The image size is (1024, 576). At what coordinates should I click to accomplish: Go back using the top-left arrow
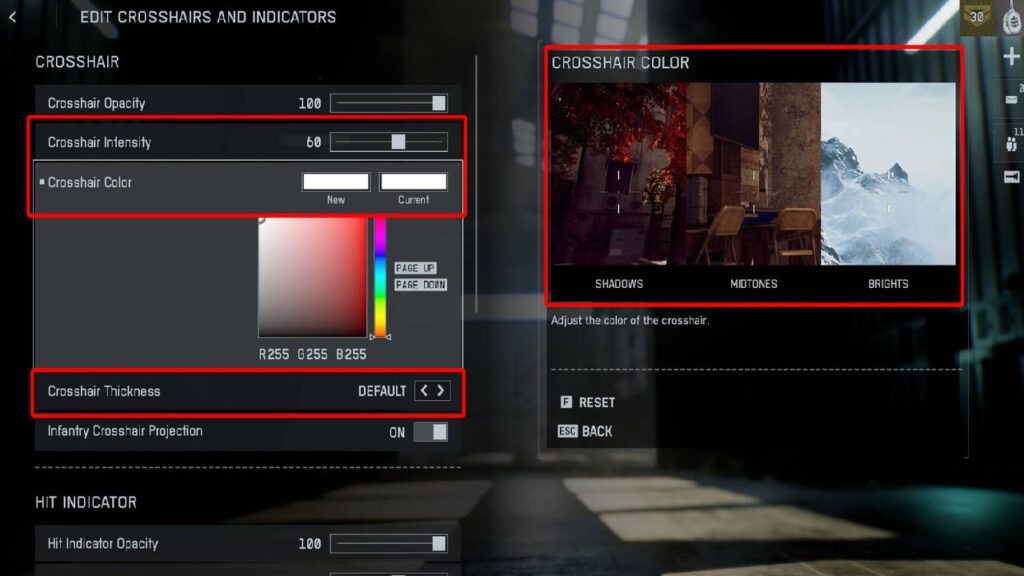click(x=12, y=17)
